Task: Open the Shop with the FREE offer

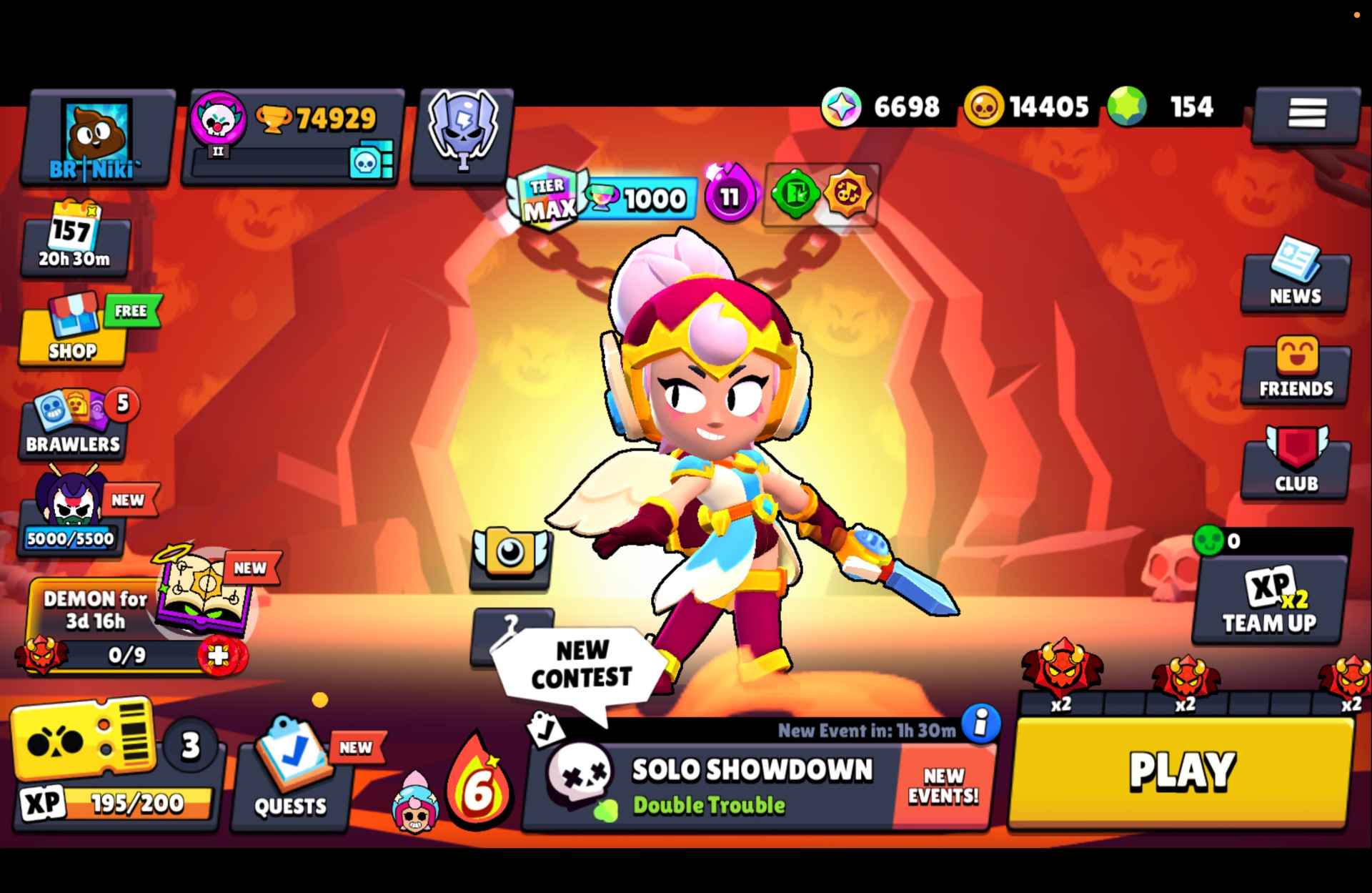Action: (75, 329)
